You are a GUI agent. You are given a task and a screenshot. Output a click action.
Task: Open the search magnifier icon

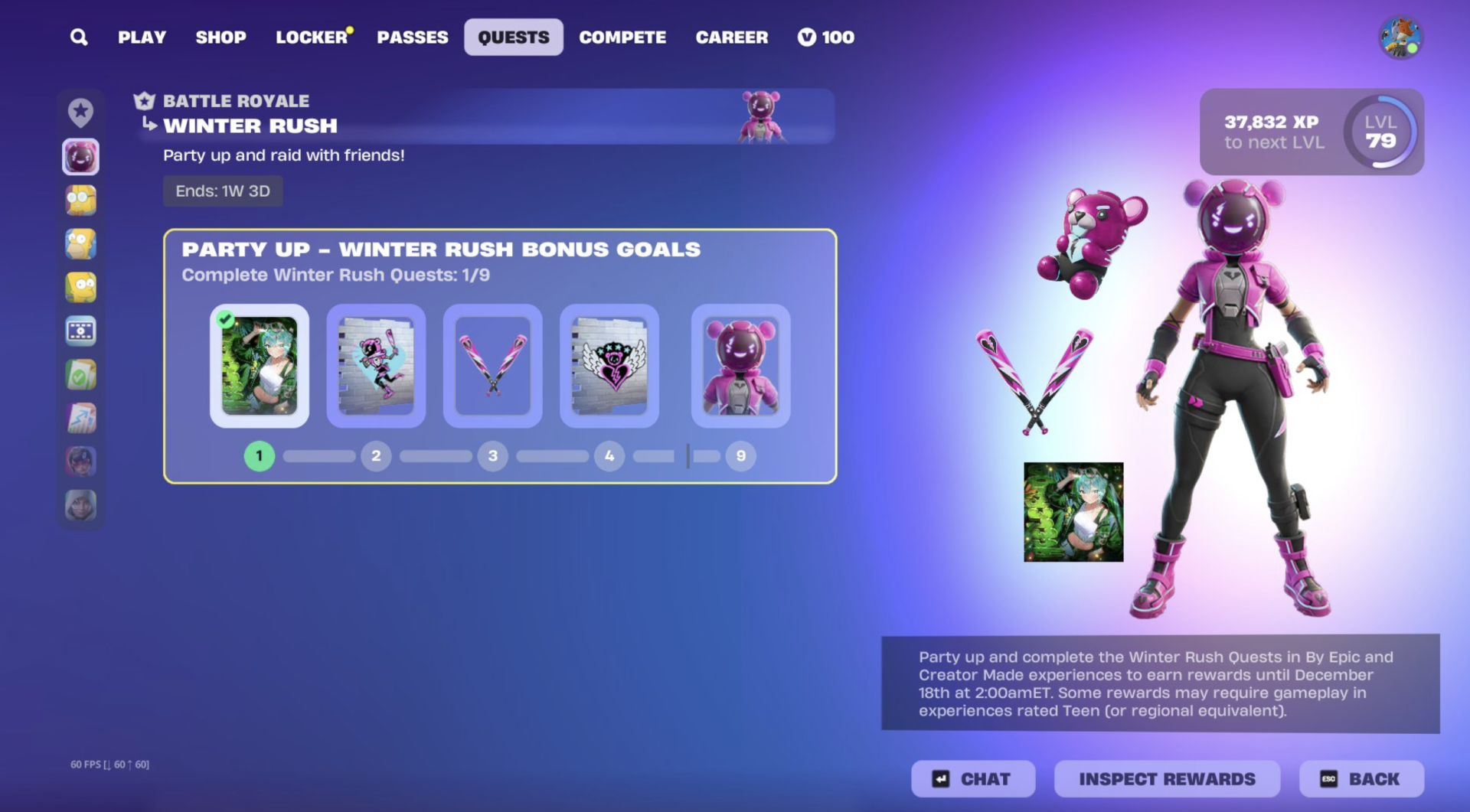point(77,37)
